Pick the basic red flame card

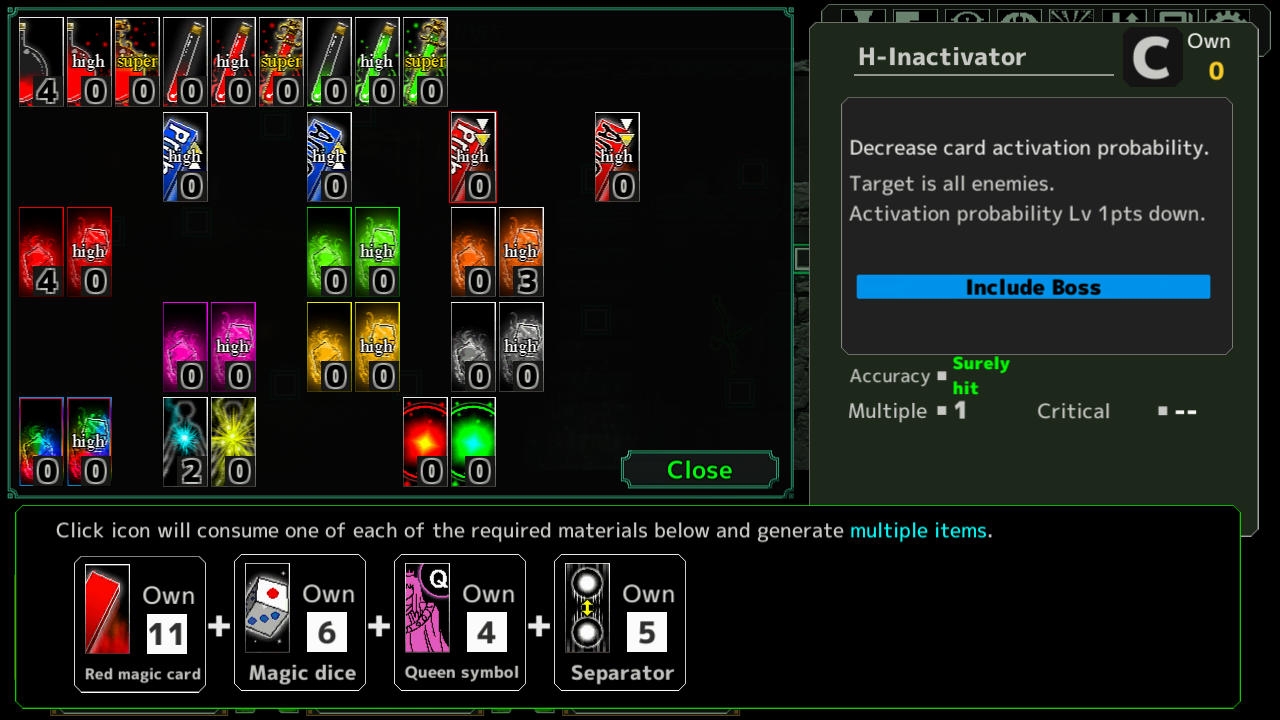(41, 252)
